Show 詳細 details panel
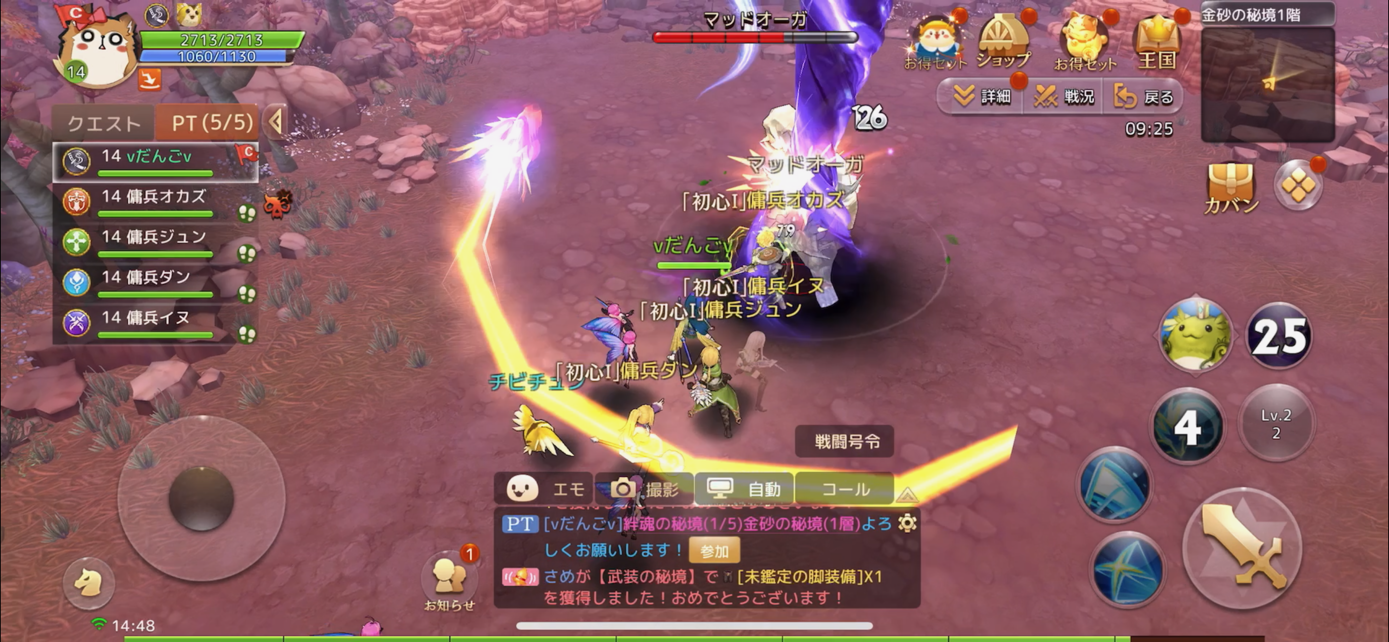Image resolution: width=1389 pixels, height=642 pixels. coord(981,97)
